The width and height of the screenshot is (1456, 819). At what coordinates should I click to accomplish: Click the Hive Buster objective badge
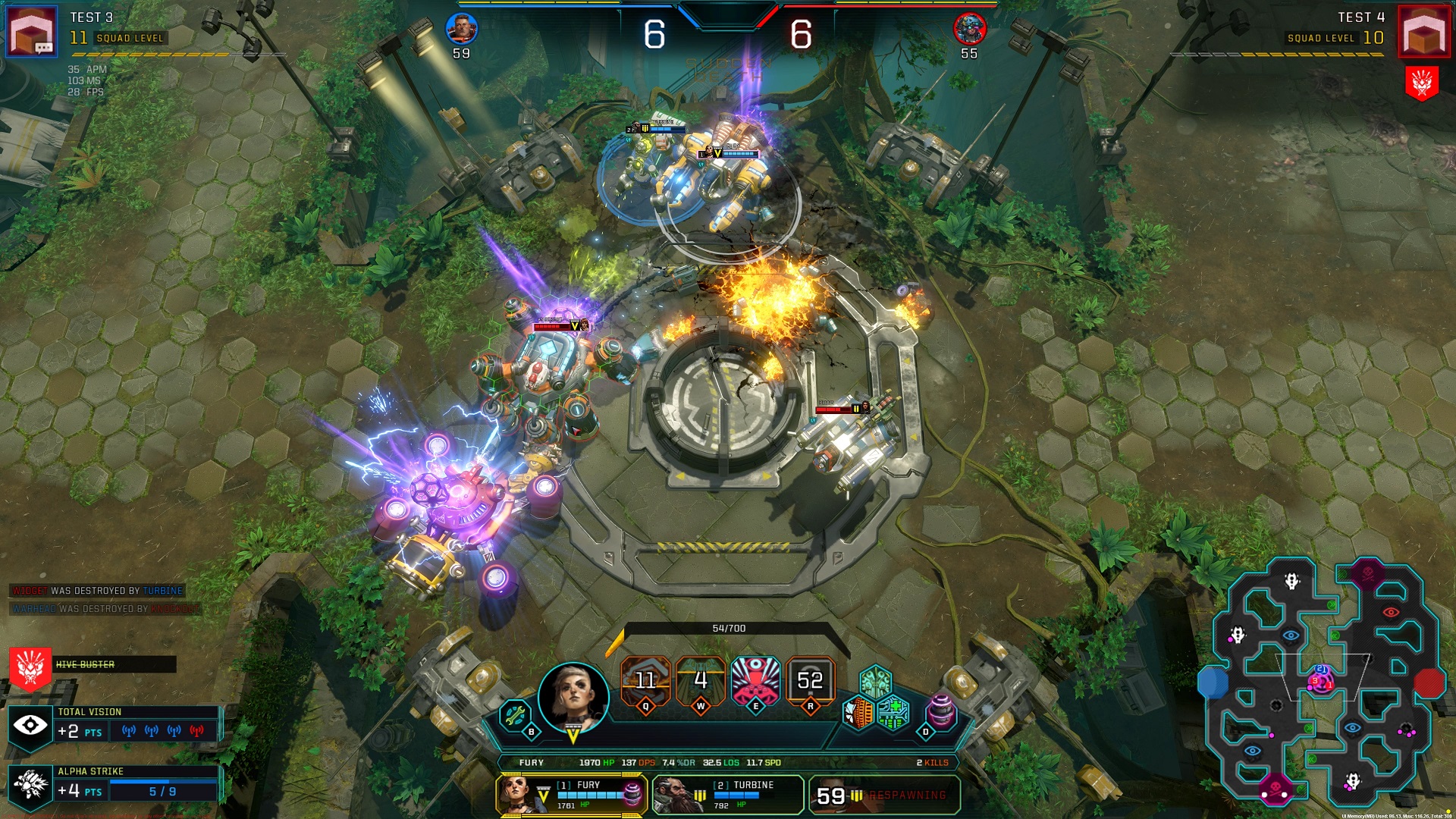point(30,667)
